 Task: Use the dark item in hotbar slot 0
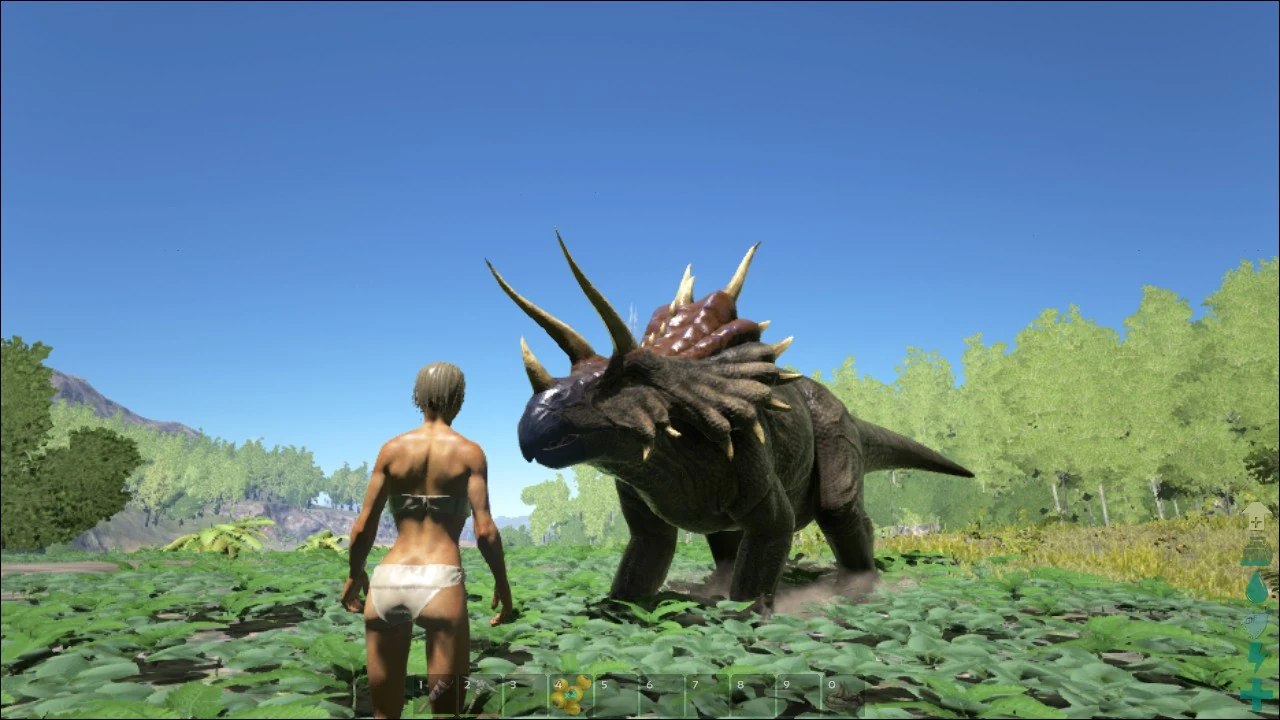[845, 695]
